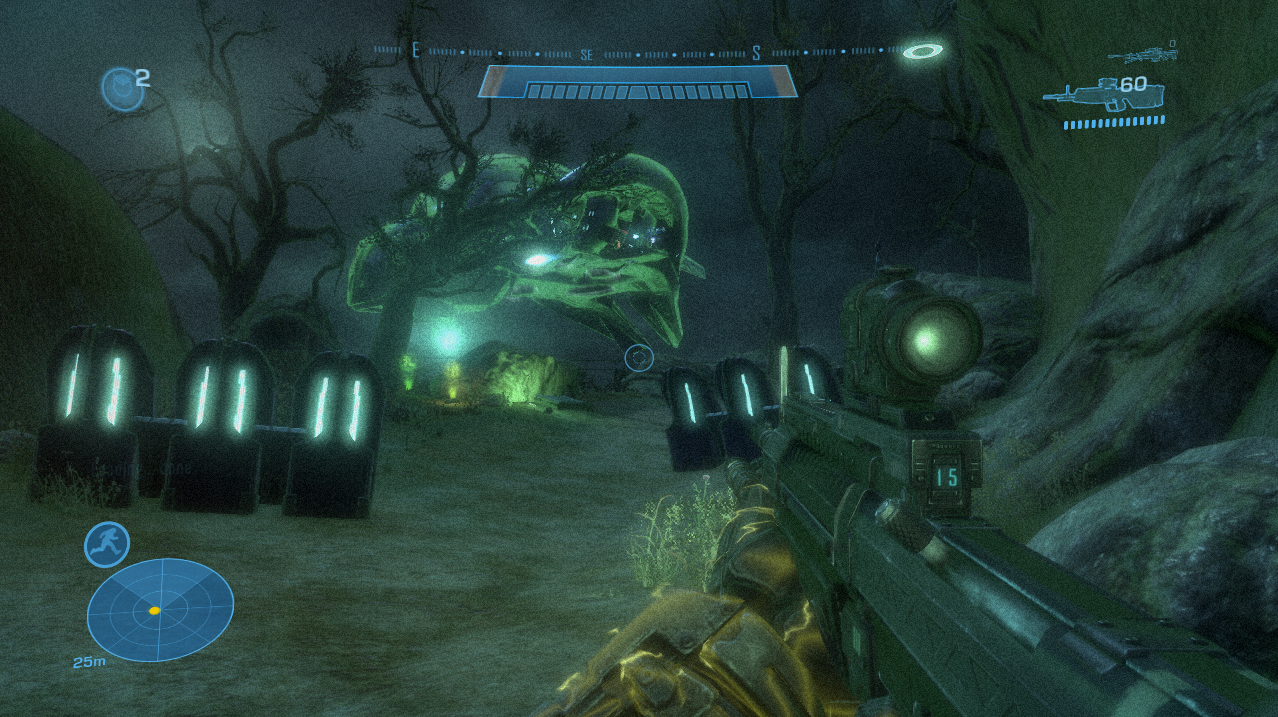Click the circular motion tracker radar
This screenshot has height=717, width=1278.
tap(160, 609)
